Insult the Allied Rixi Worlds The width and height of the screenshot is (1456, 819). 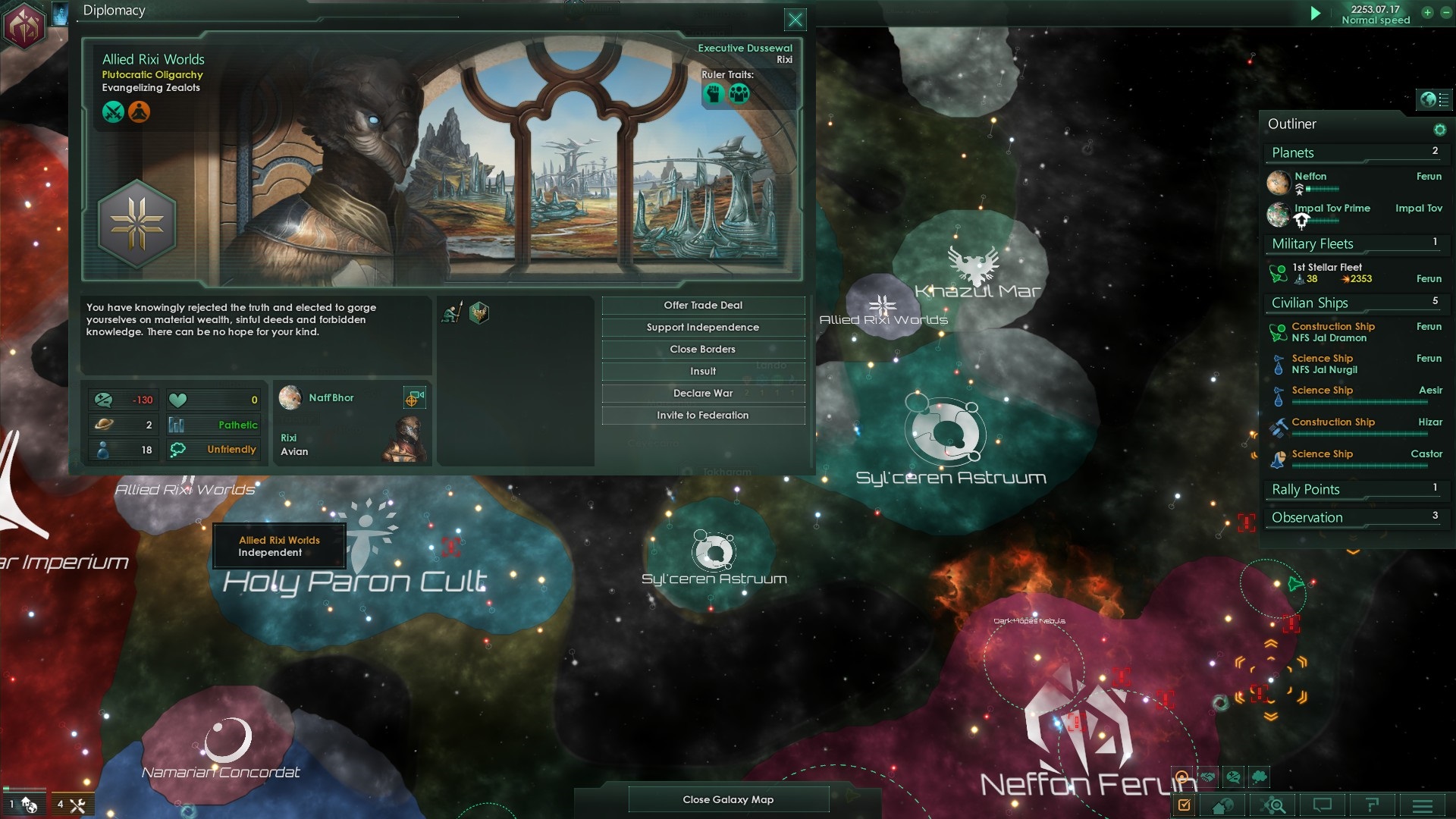pos(703,372)
